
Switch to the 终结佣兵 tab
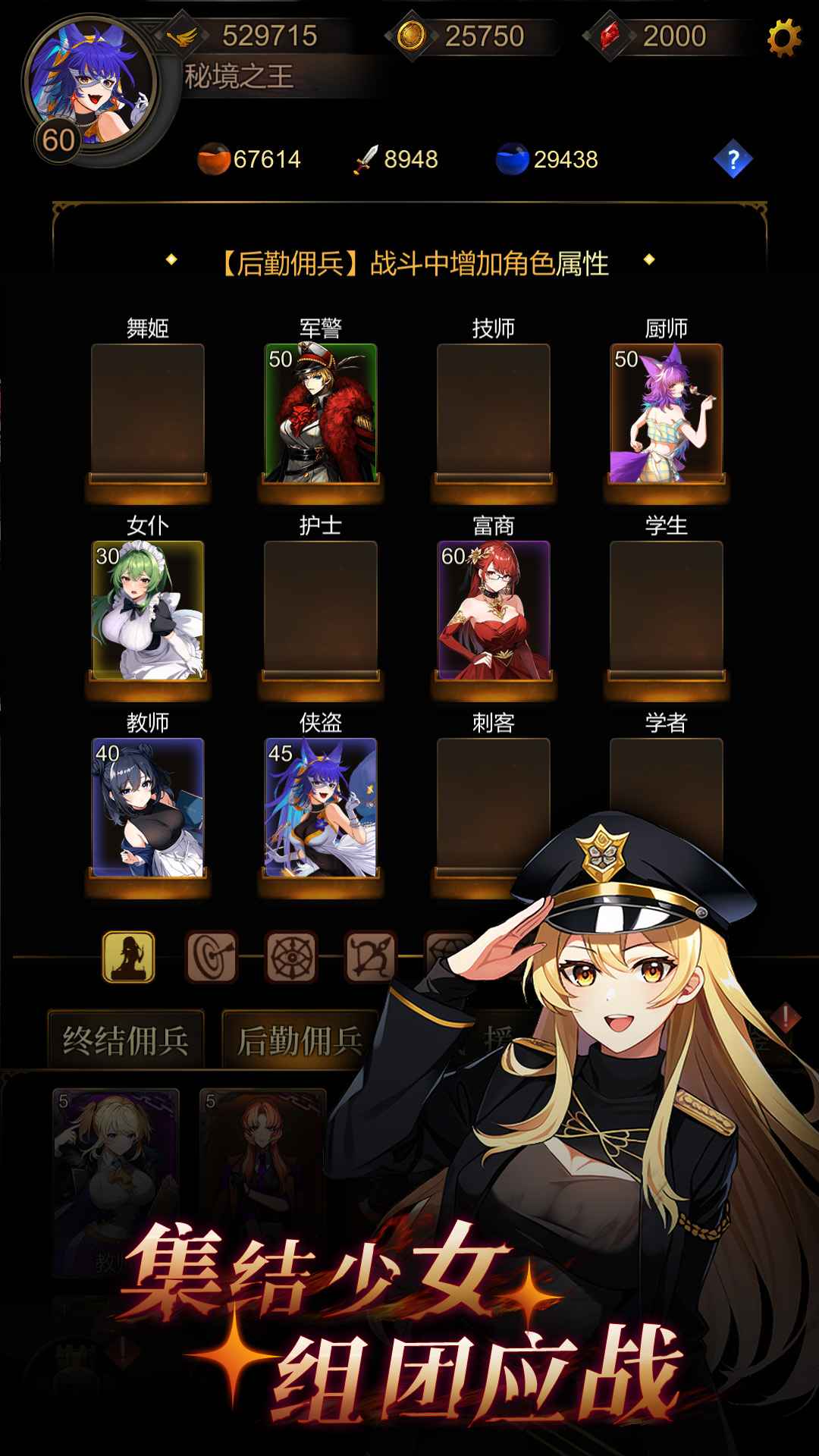[126, 1040]
